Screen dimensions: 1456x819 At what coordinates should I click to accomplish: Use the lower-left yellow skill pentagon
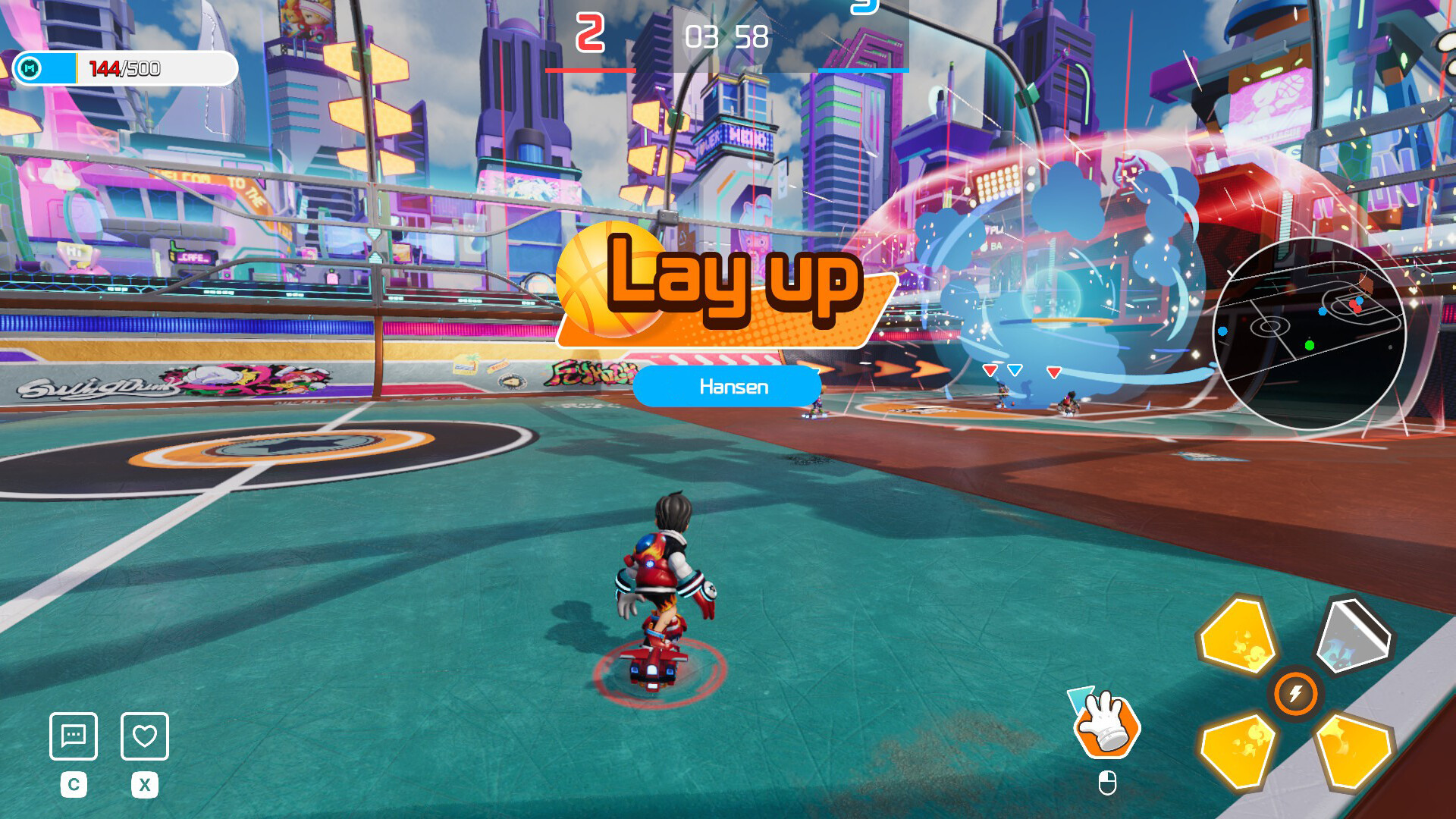pos(1237,750)
